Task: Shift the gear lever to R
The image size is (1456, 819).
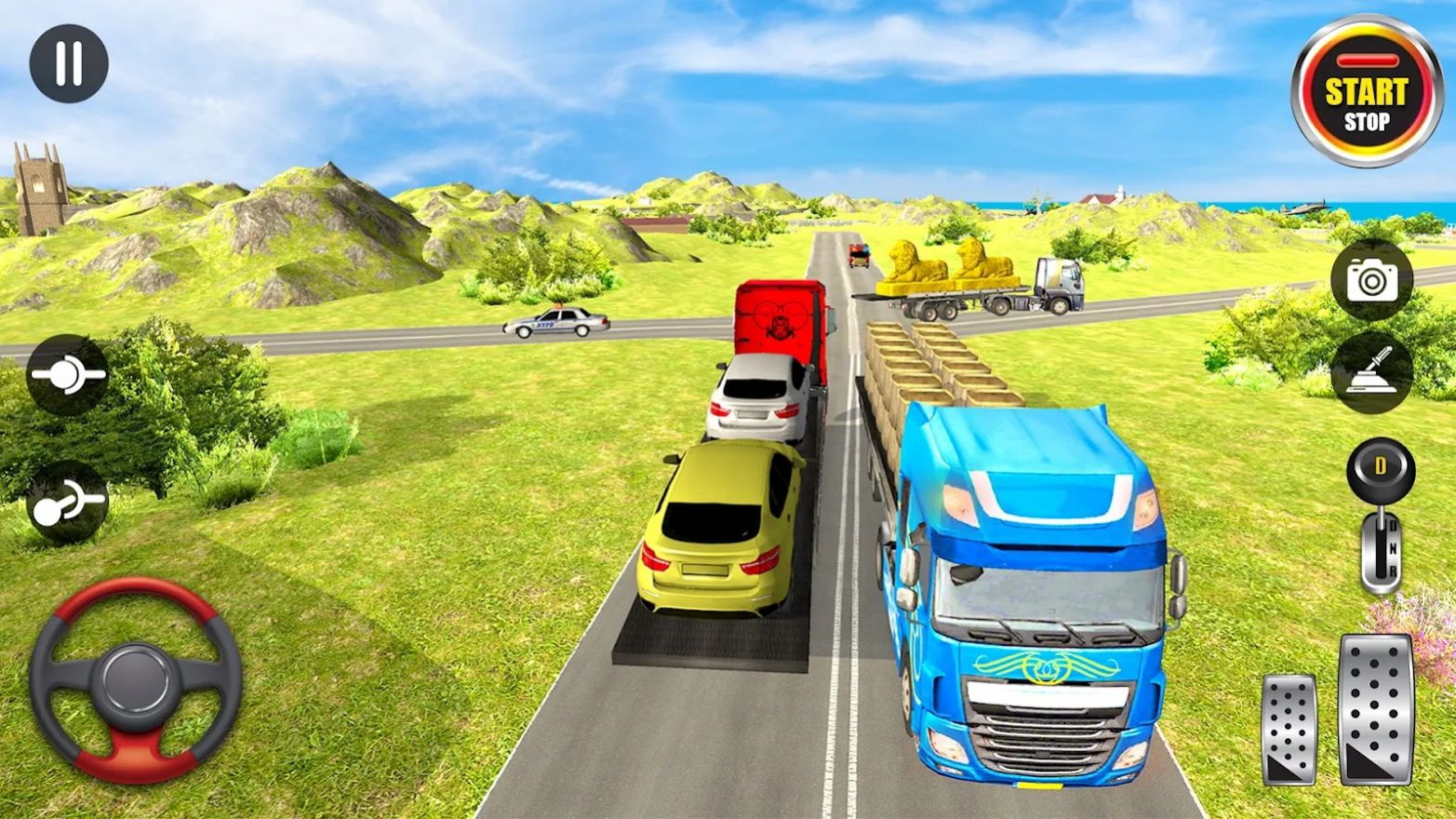Action: click(x=1393, y=571)
